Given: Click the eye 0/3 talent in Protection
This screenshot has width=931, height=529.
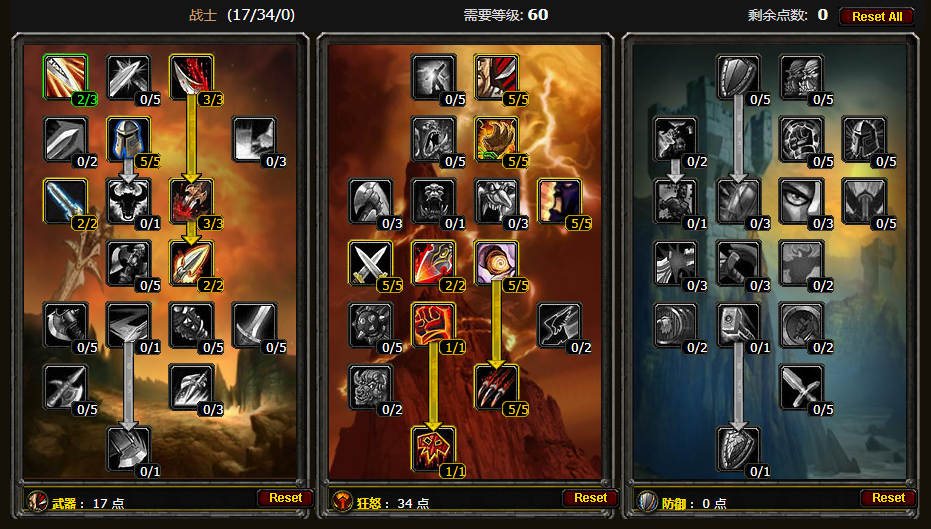Looking at the screenshot, I should point(800,201).
